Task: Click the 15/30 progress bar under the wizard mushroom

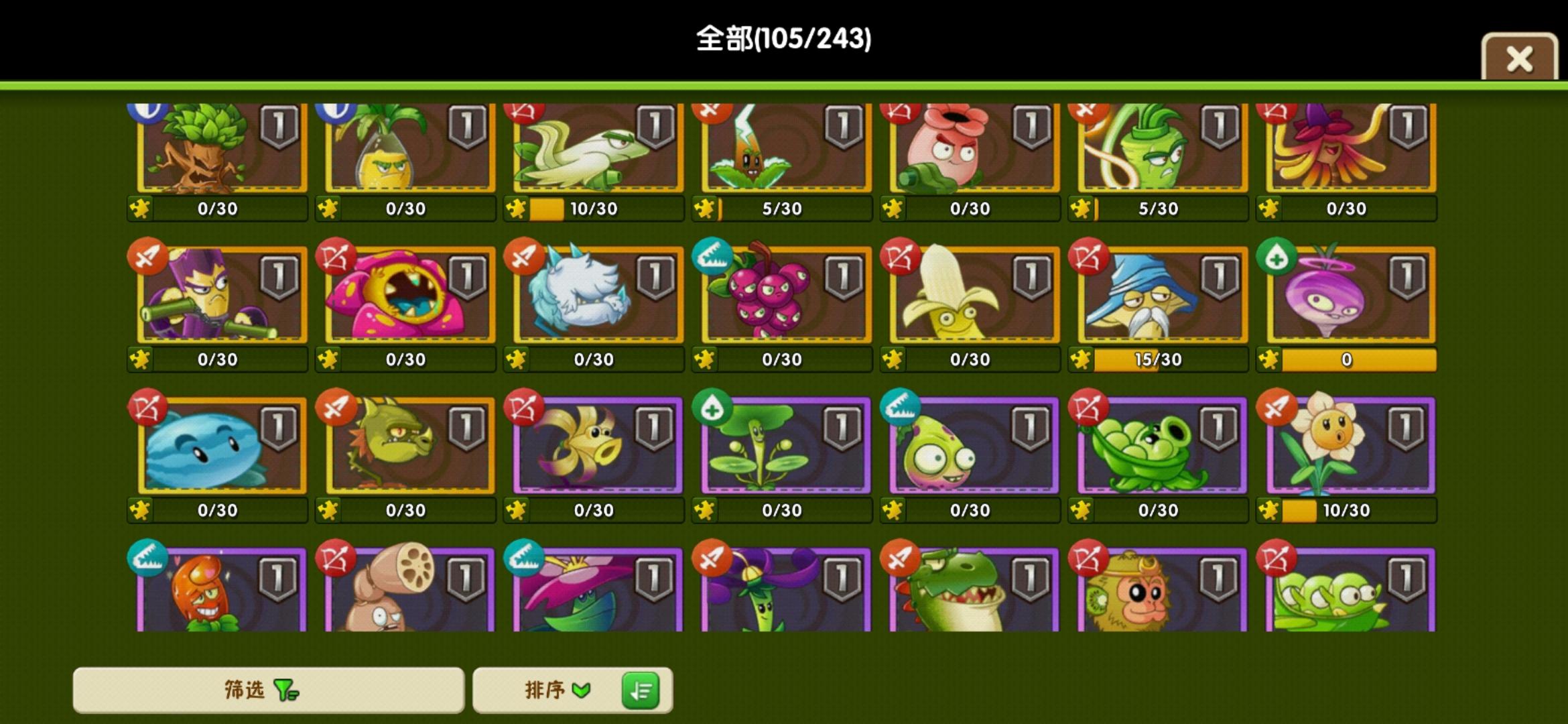Action: tap(1157, 359)
